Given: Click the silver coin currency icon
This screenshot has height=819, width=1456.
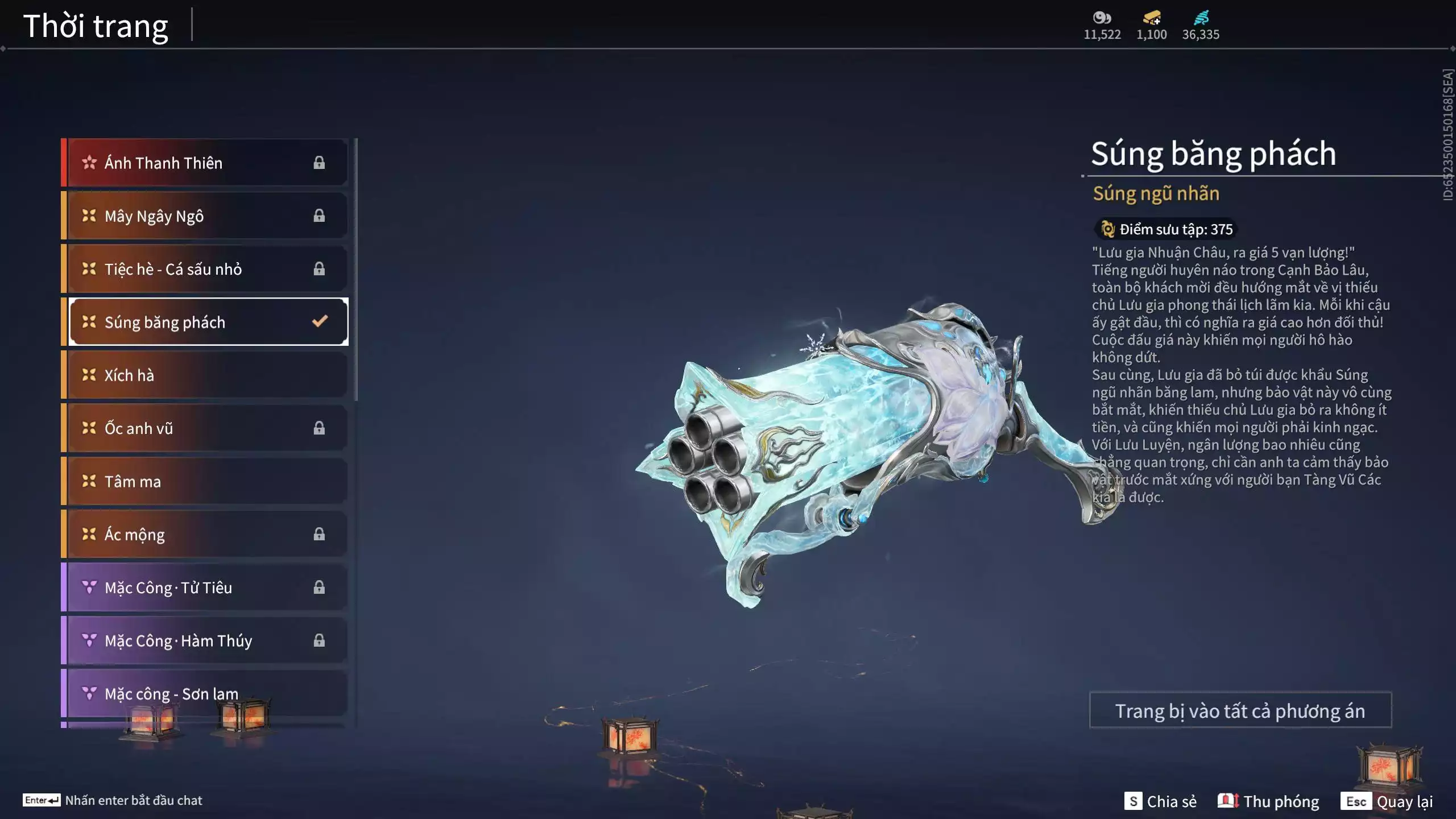Looking at the screenshot, I should [x=1102, y=18].
